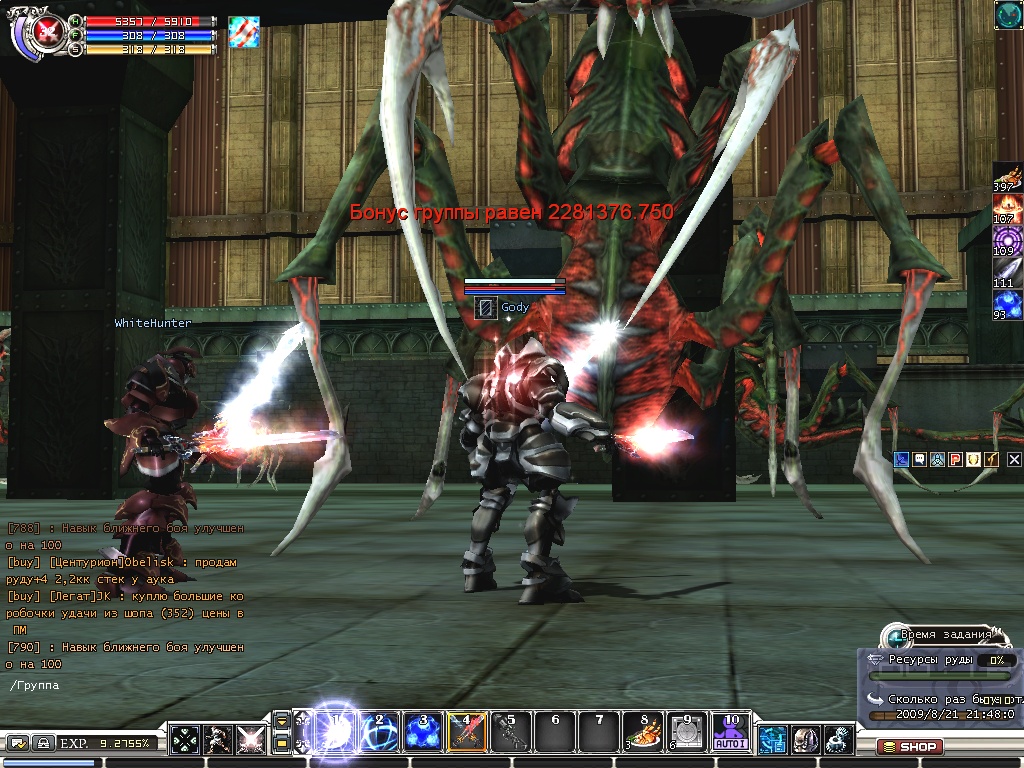Open the SHOP button
This screenshot has height=768, width=1024.
[909, 746]
